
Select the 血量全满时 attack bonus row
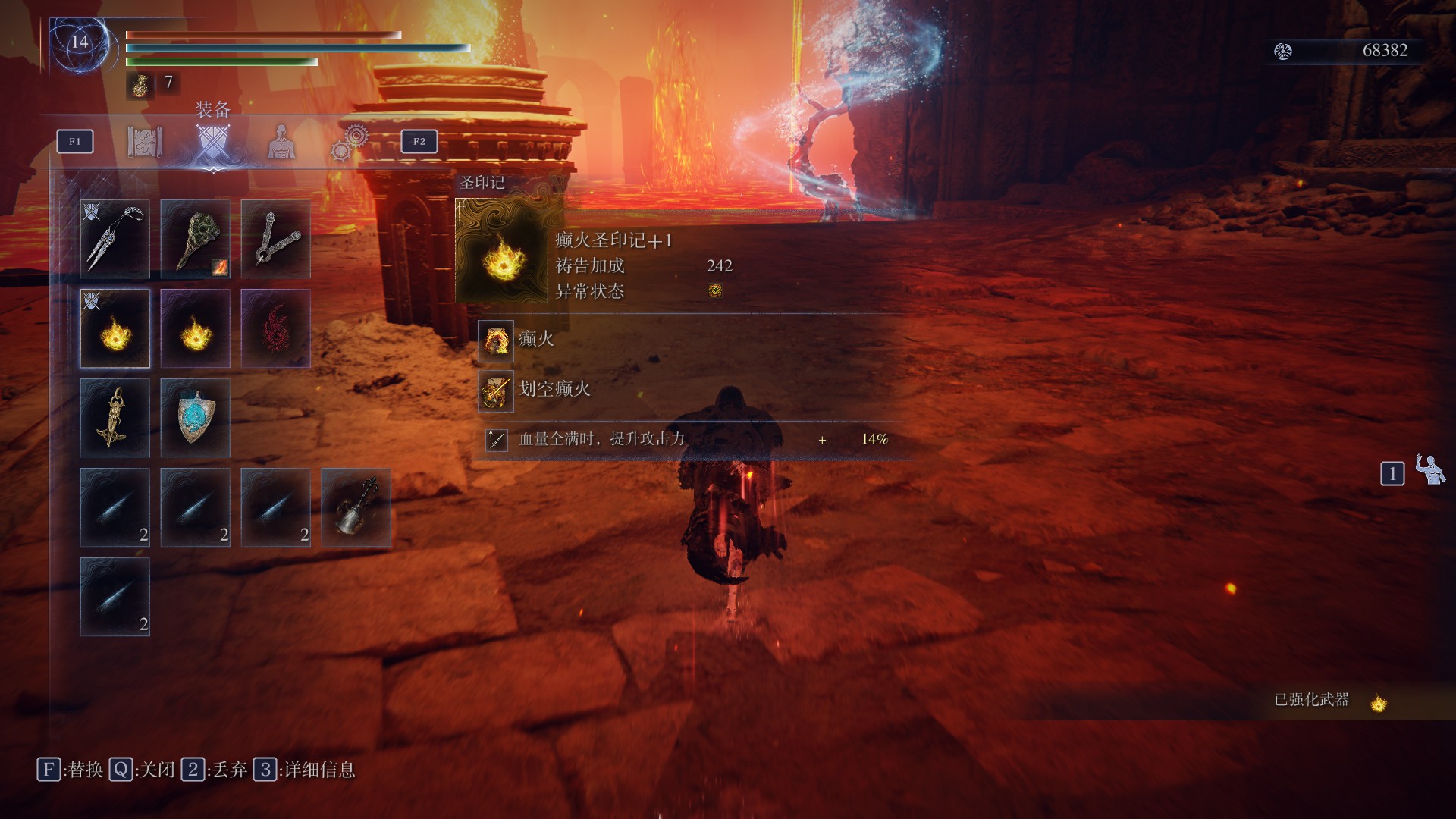click(x=601, y=439)
